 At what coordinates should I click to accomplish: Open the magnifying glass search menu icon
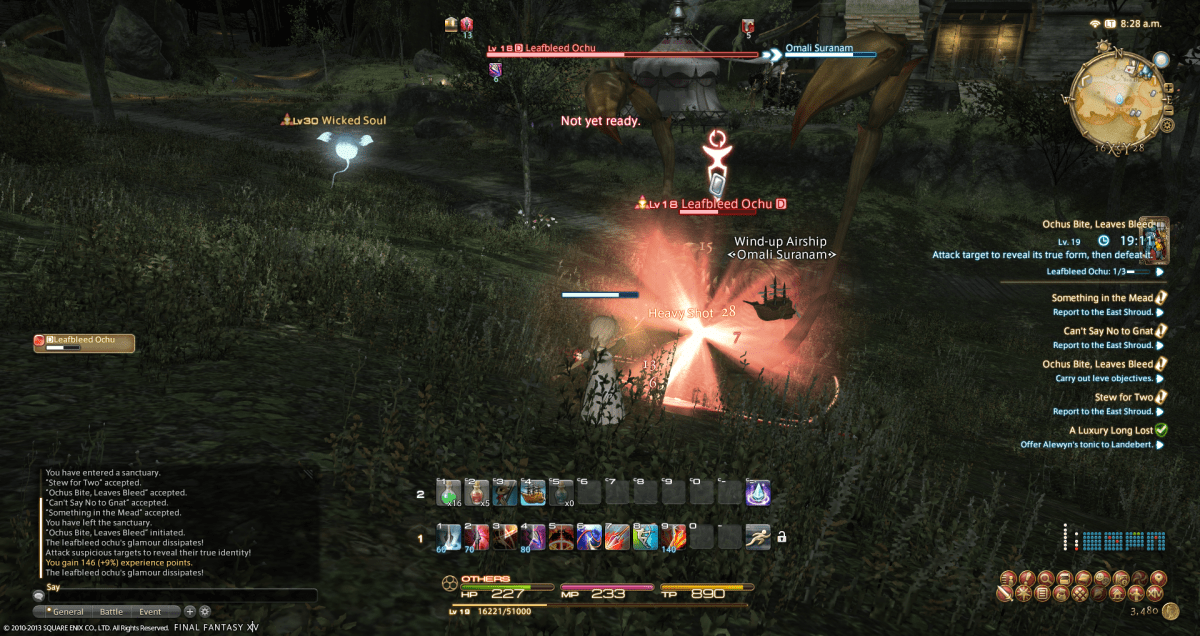[1046, 578]
